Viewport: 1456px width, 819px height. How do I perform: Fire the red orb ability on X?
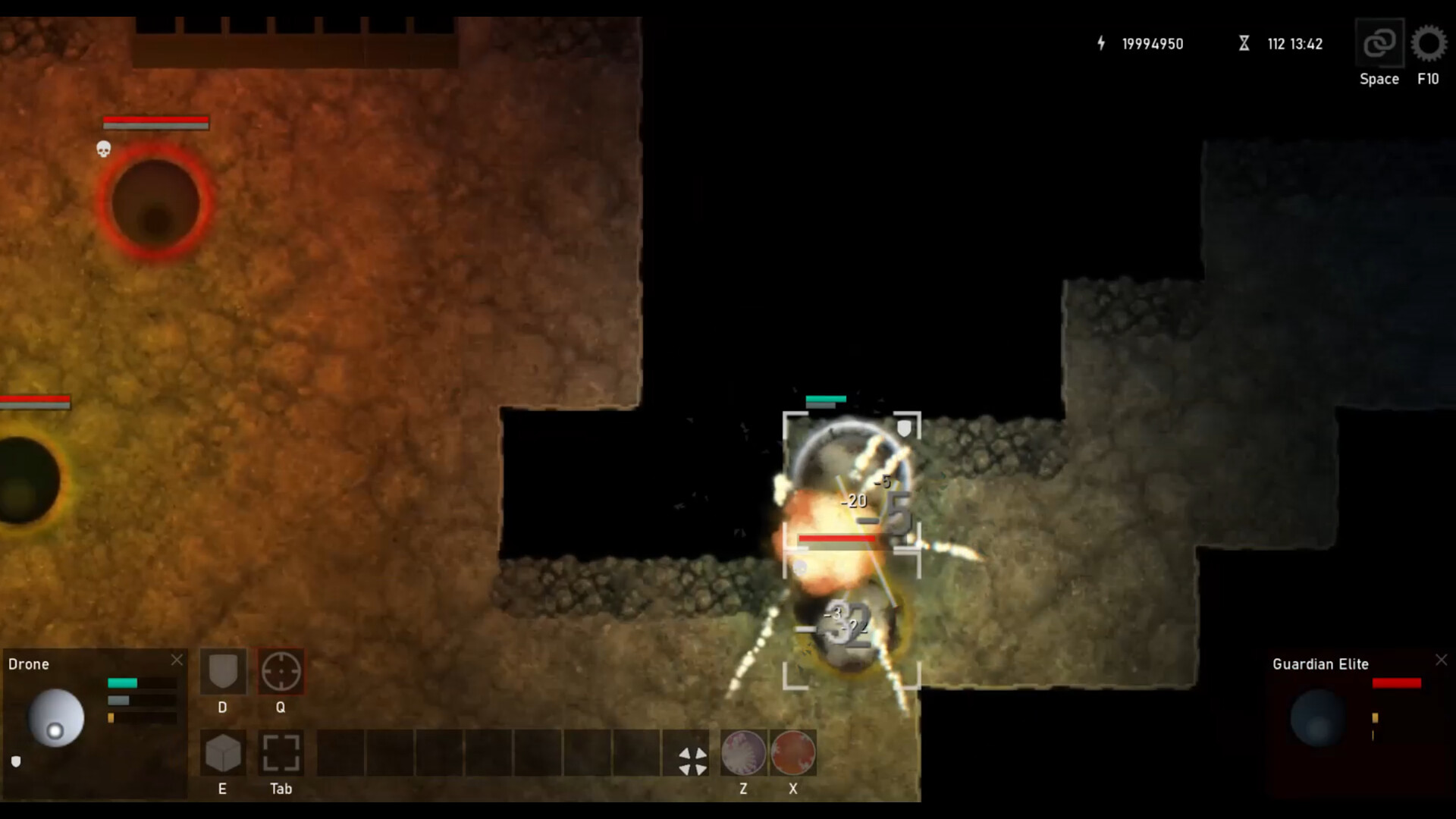[792, 753]
